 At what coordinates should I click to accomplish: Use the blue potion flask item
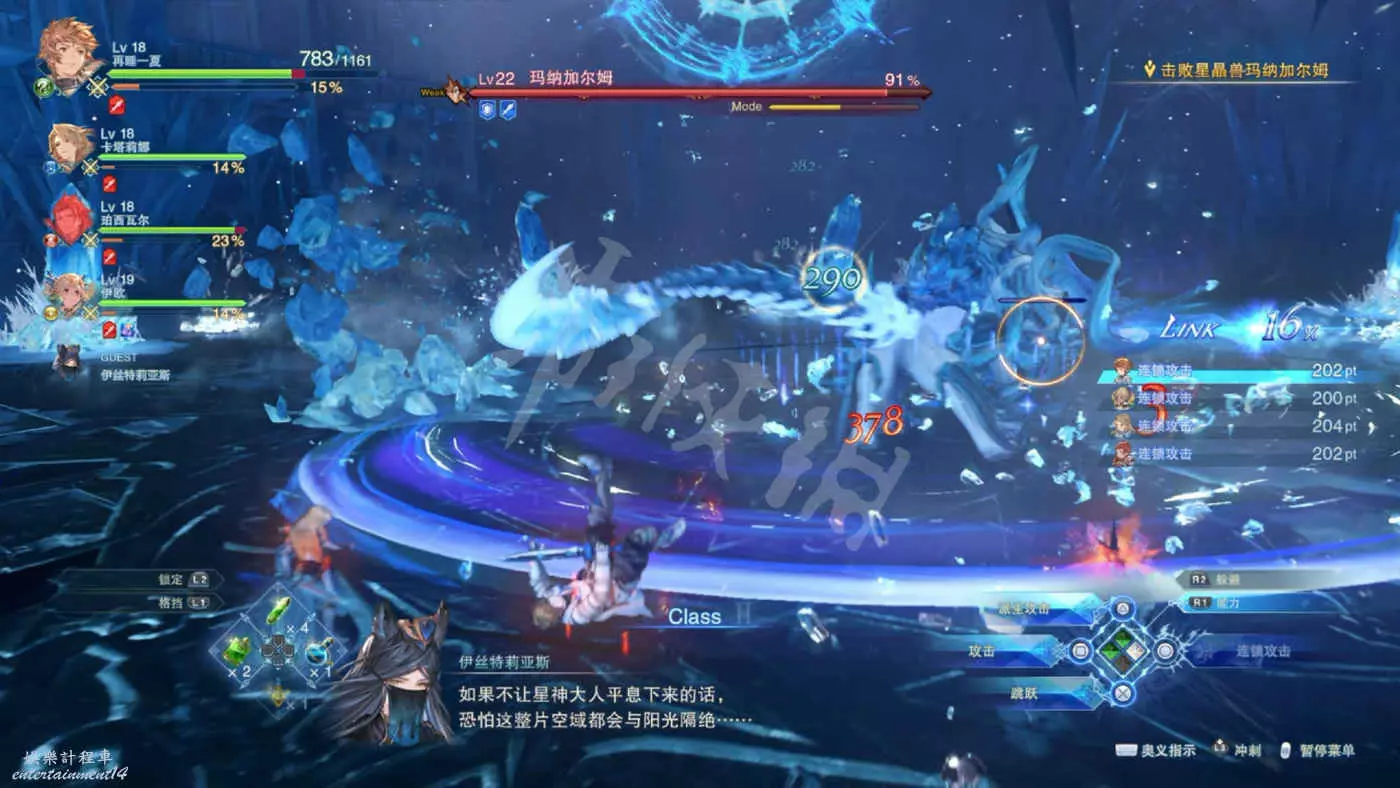click(x=320, y=651)
